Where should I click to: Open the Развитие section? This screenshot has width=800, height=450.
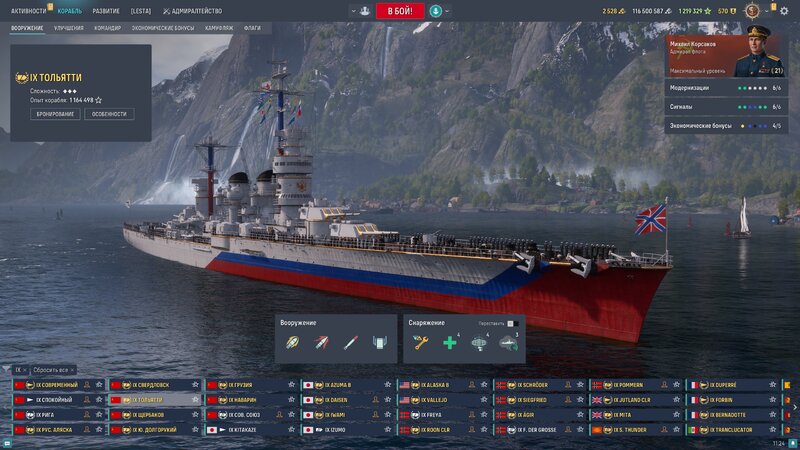click(106, 11)
